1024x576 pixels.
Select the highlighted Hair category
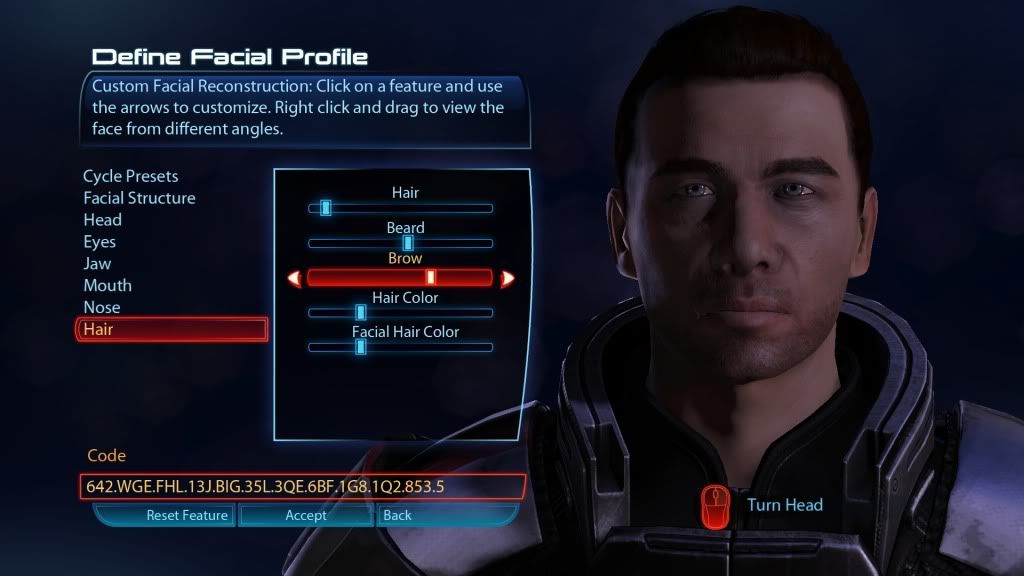[x=171, y=329]
